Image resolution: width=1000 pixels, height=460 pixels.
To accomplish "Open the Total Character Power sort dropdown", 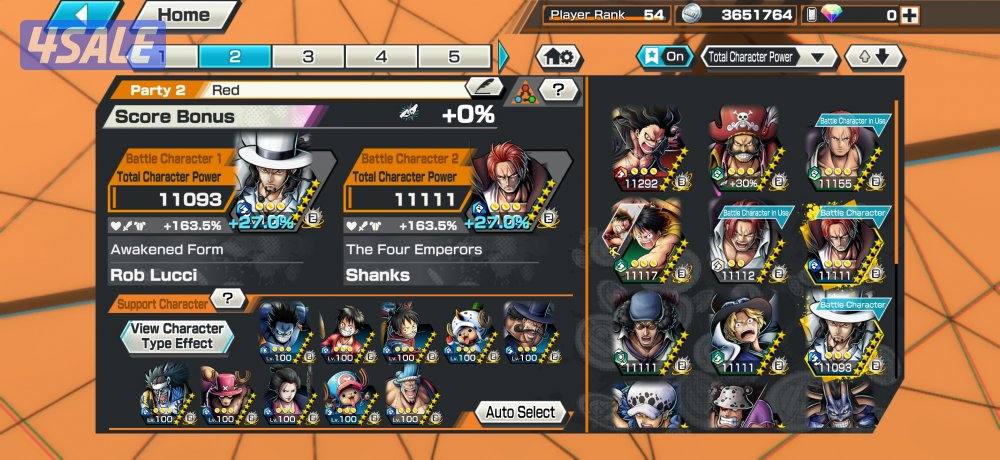I will tap(769, 57).
